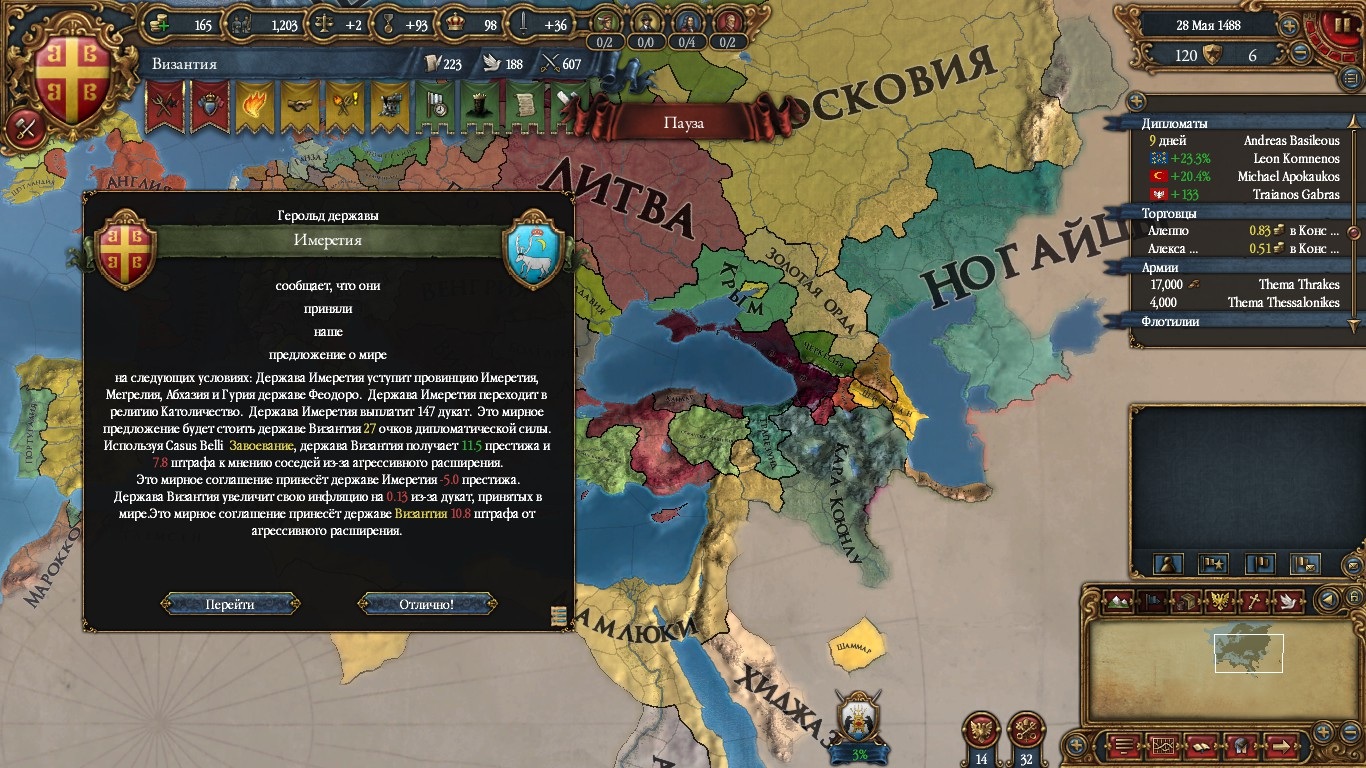Click the 'Перейти' button in the peace message
The image size is (1366, 768).
coord(230,604)
